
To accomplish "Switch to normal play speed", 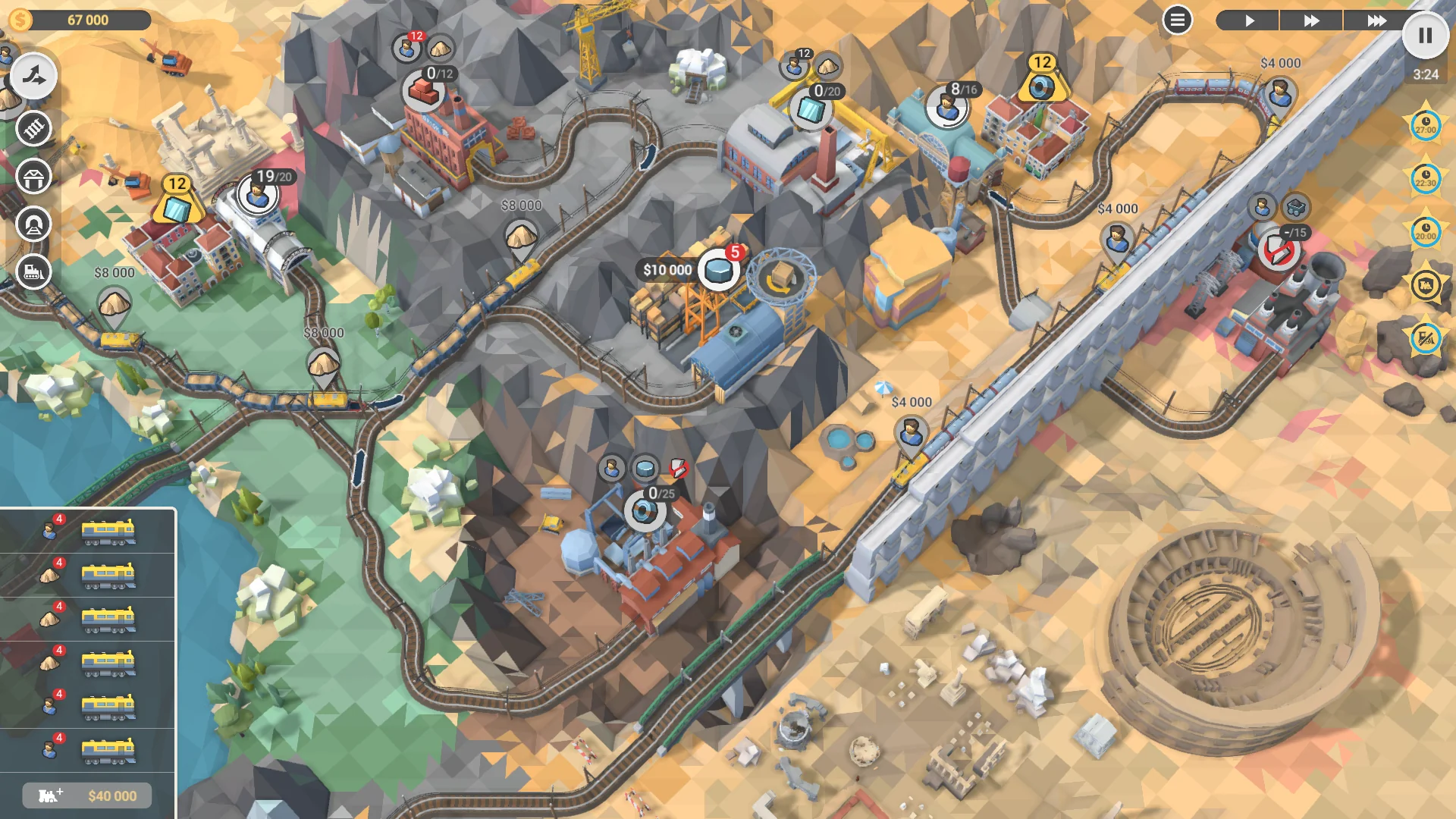I will coord(1251,20).
